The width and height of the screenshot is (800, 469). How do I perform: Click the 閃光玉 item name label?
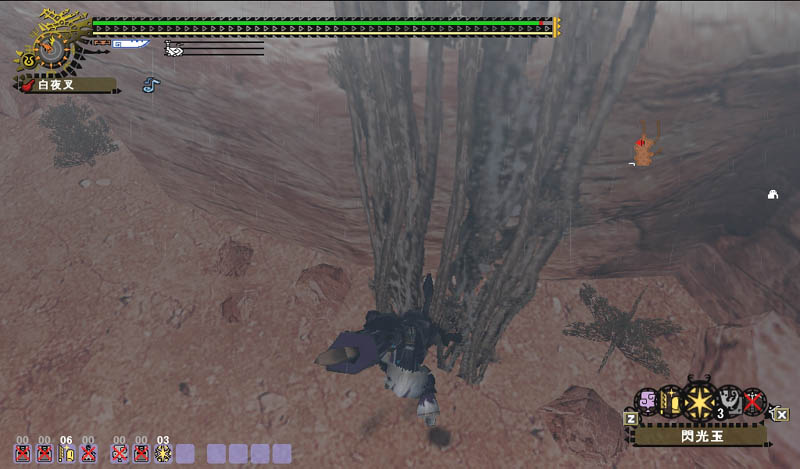[698, 436]
